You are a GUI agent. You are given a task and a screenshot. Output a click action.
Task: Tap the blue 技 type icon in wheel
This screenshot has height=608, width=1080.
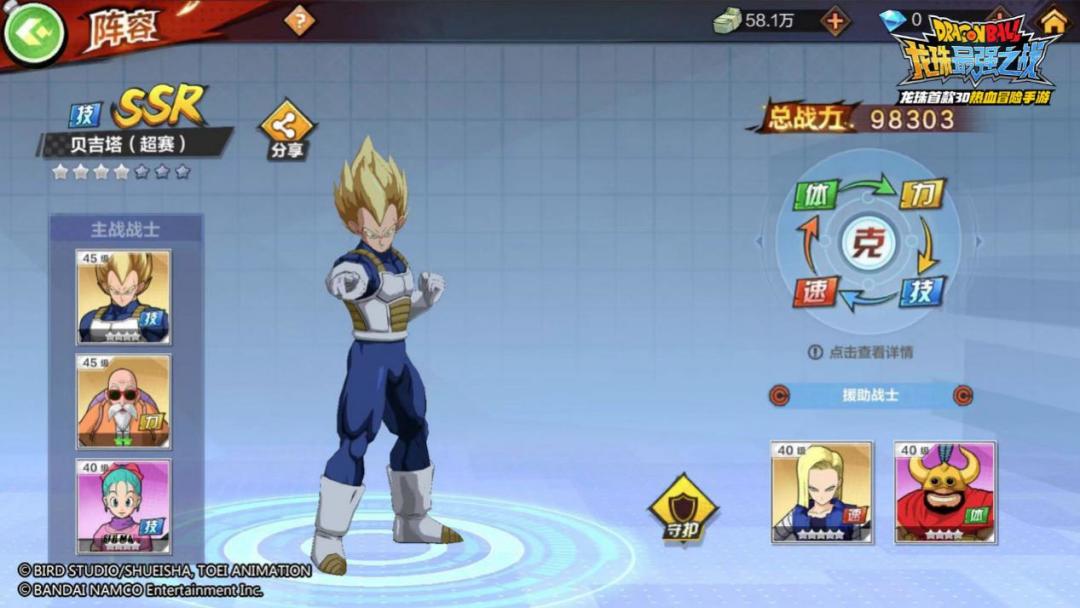[920, 291]
